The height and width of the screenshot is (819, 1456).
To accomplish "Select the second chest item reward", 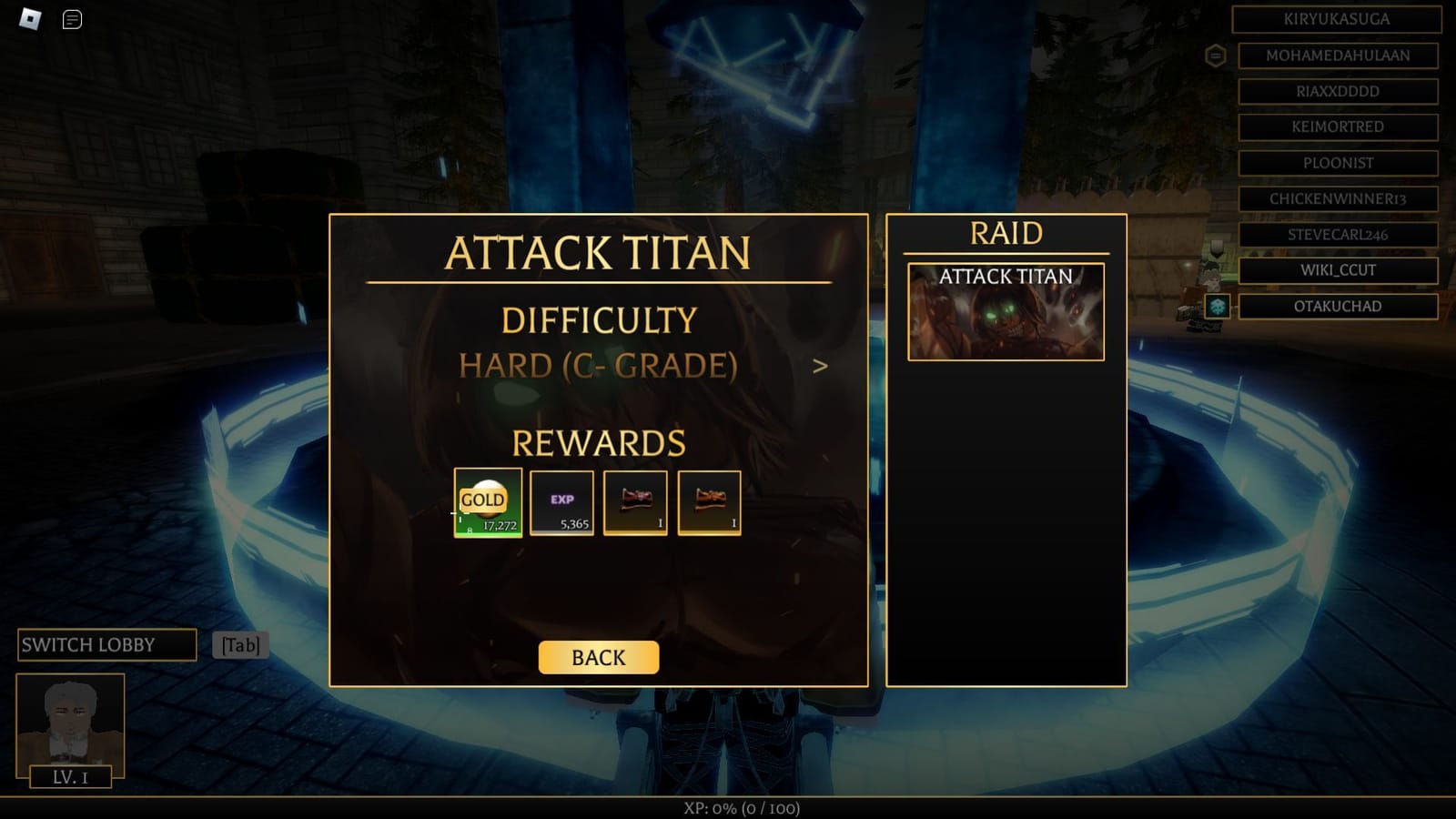I will click(709, 503).
